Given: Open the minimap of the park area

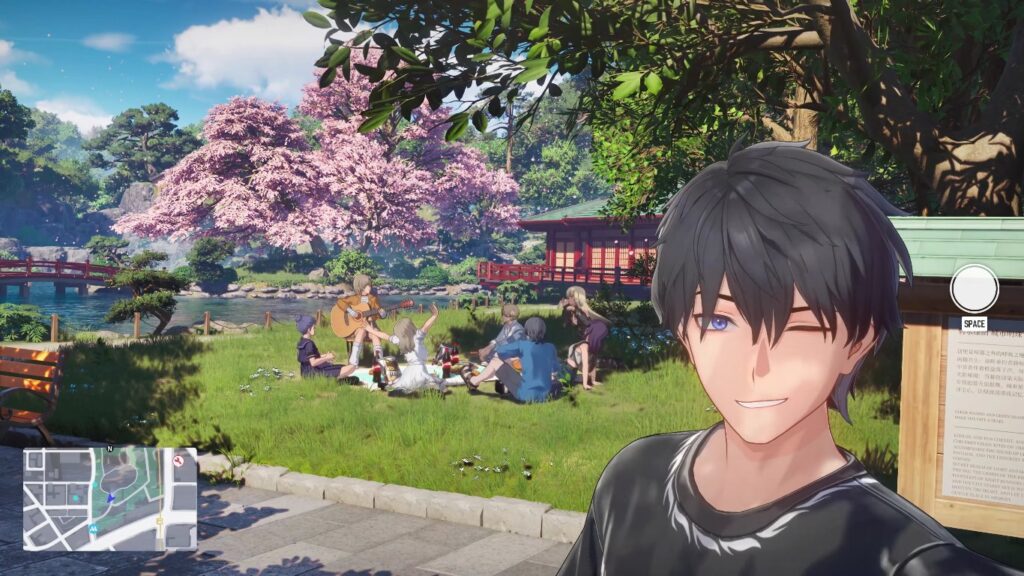Looking at the screenshot, I should click(110, 498).
